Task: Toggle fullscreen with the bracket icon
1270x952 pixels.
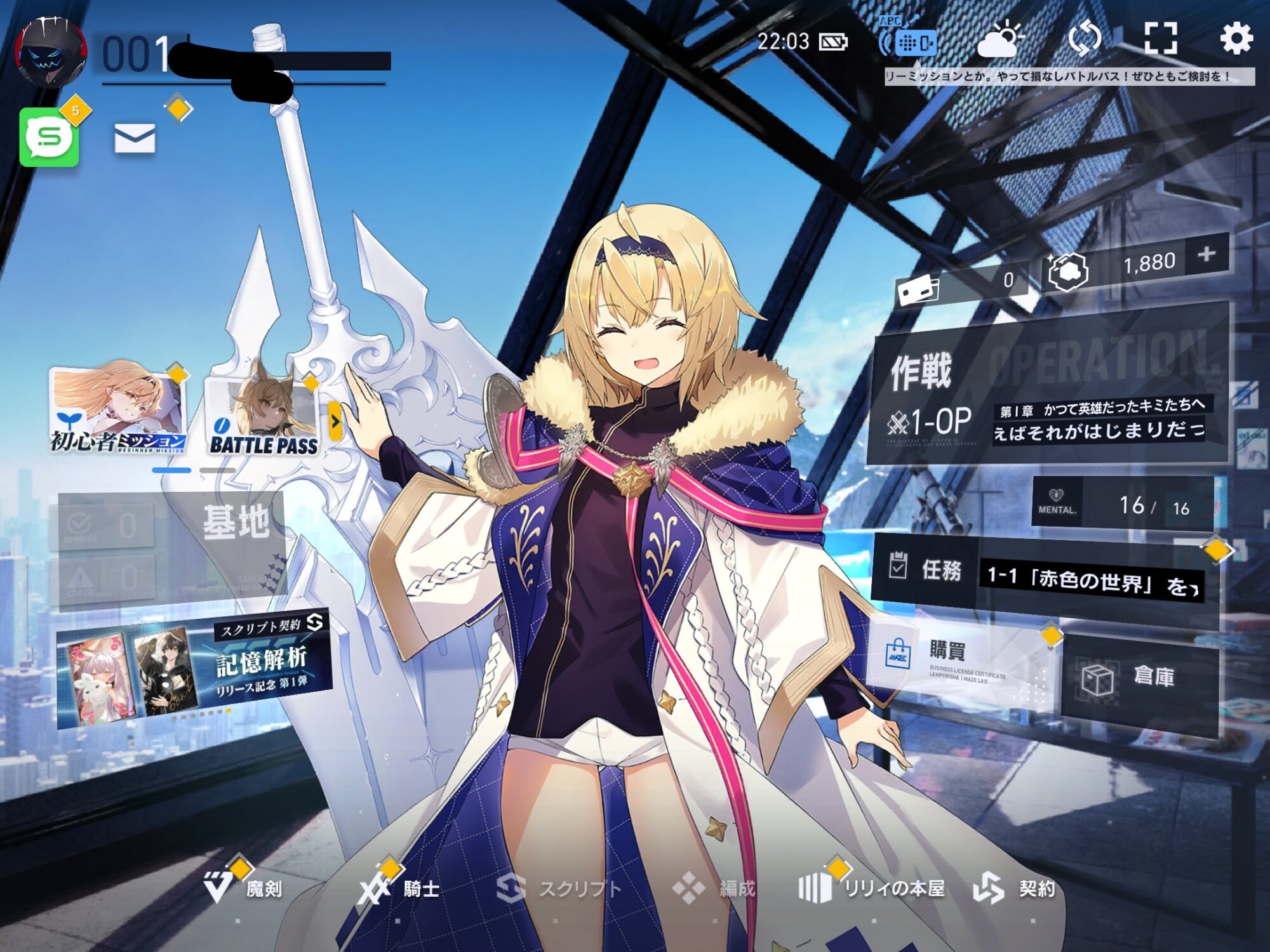Action: (1160, 38)
